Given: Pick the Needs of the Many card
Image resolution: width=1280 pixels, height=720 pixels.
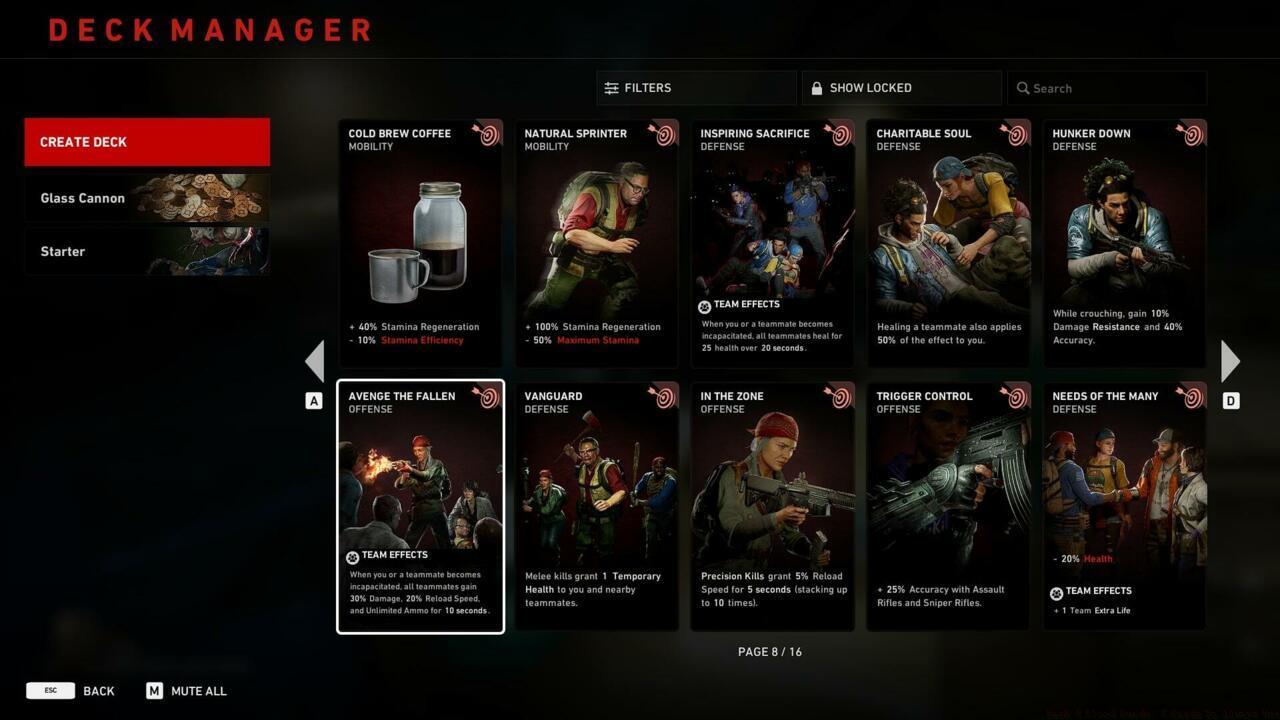Looking at the screenshot, I should tap(1124, 507).
